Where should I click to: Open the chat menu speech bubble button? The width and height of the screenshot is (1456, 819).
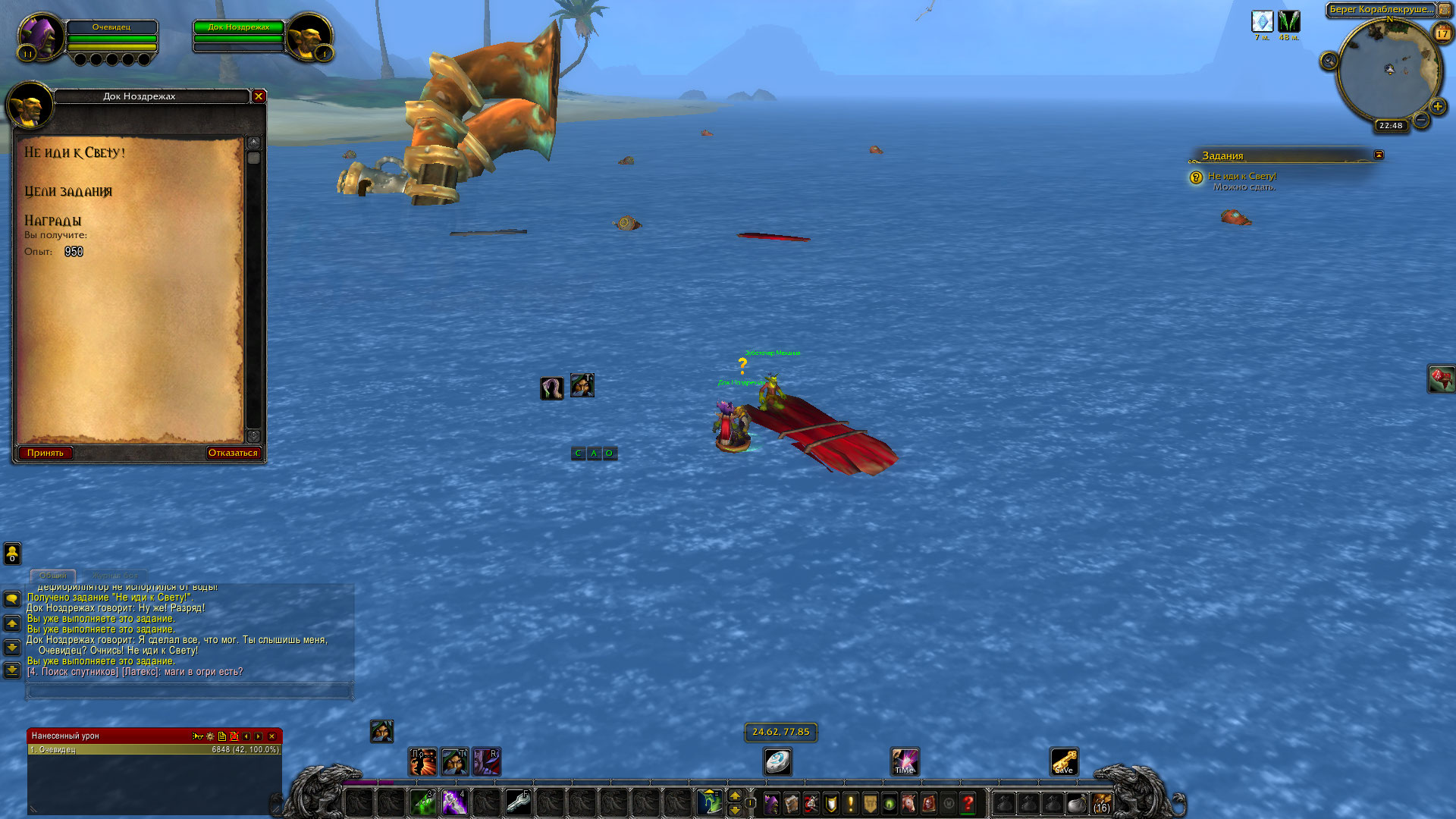(x=12, y=599)
